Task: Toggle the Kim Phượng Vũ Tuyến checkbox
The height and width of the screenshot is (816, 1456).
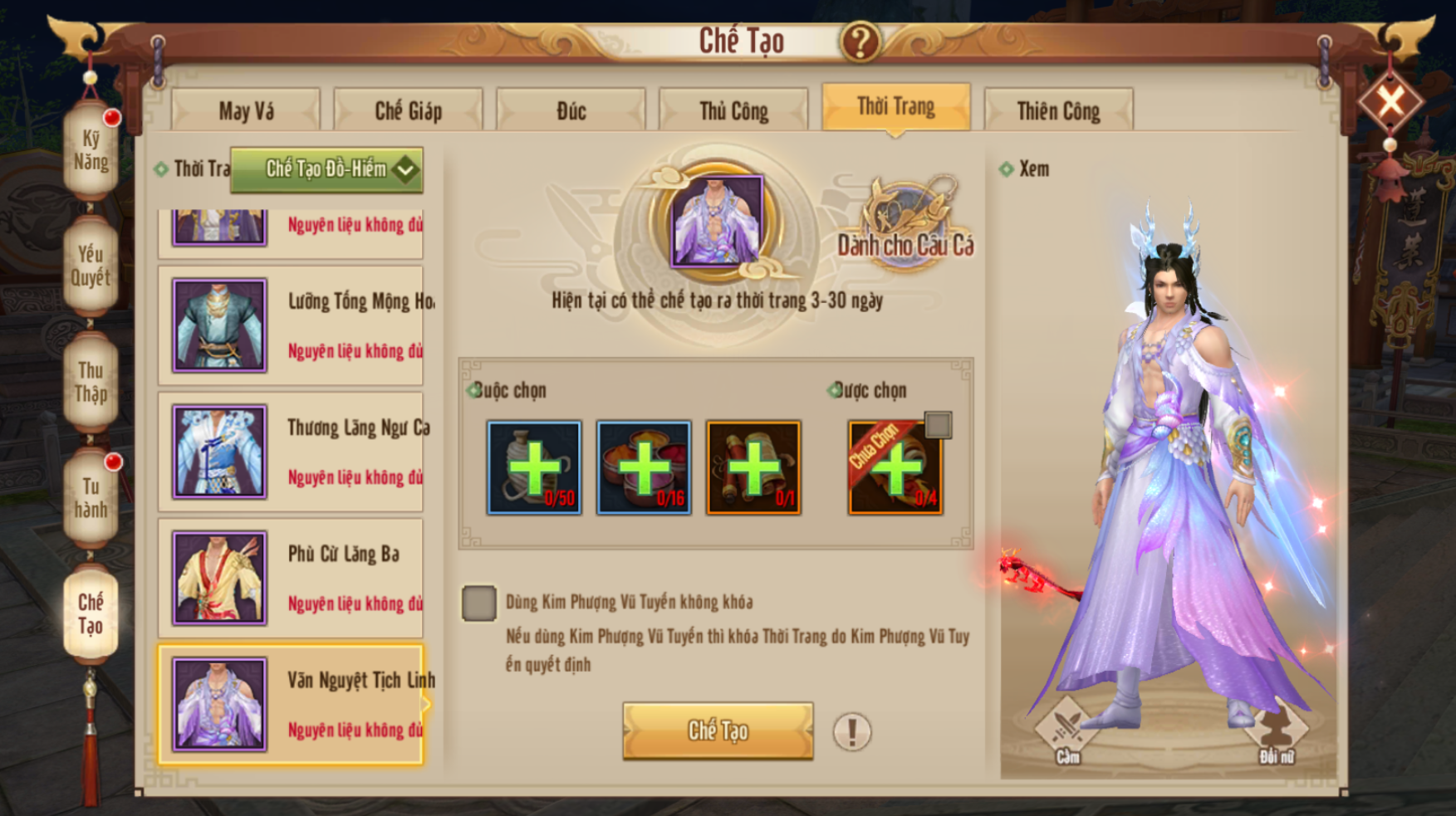Action: pyautogui.click(x=479, y=603)
